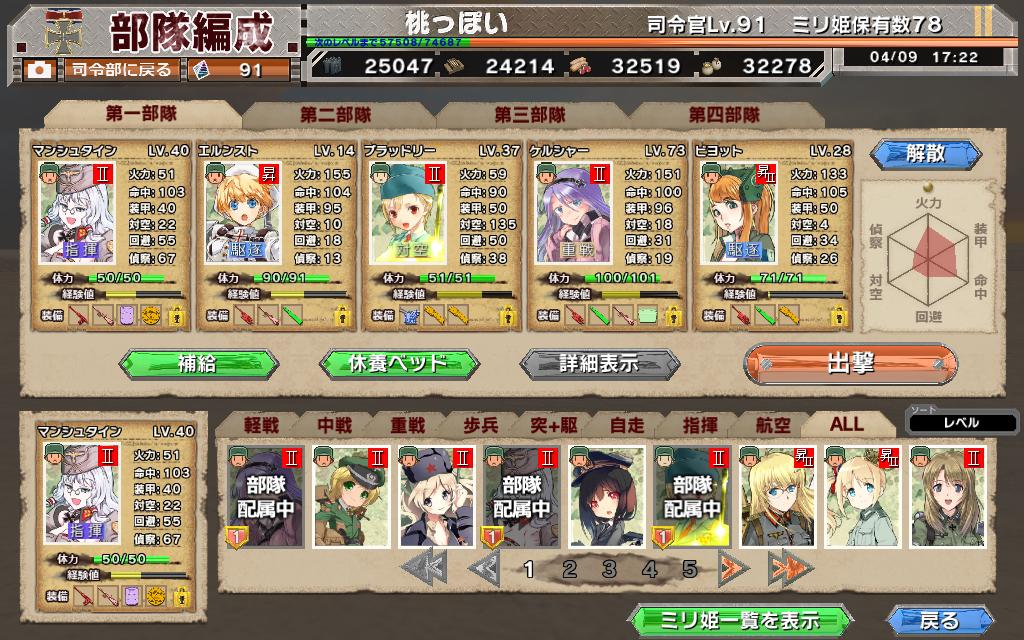Screen dimensions: 1024x640
Task: Show the 航空 aircraft category
Action: pos(771,424)
